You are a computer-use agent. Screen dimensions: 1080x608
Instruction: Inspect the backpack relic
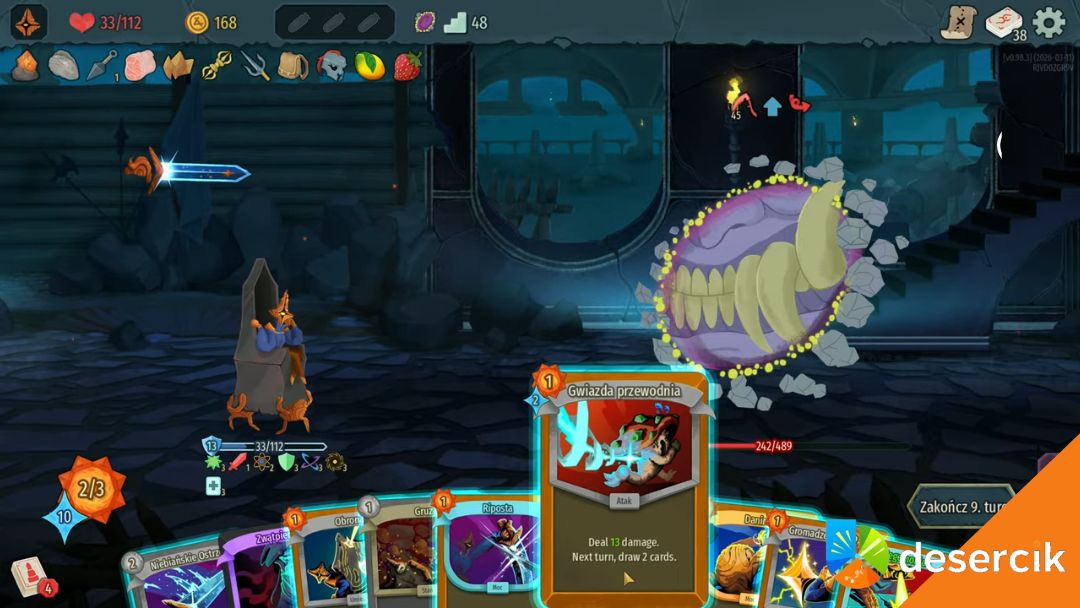pyautogui.click(x=293, y=66)
